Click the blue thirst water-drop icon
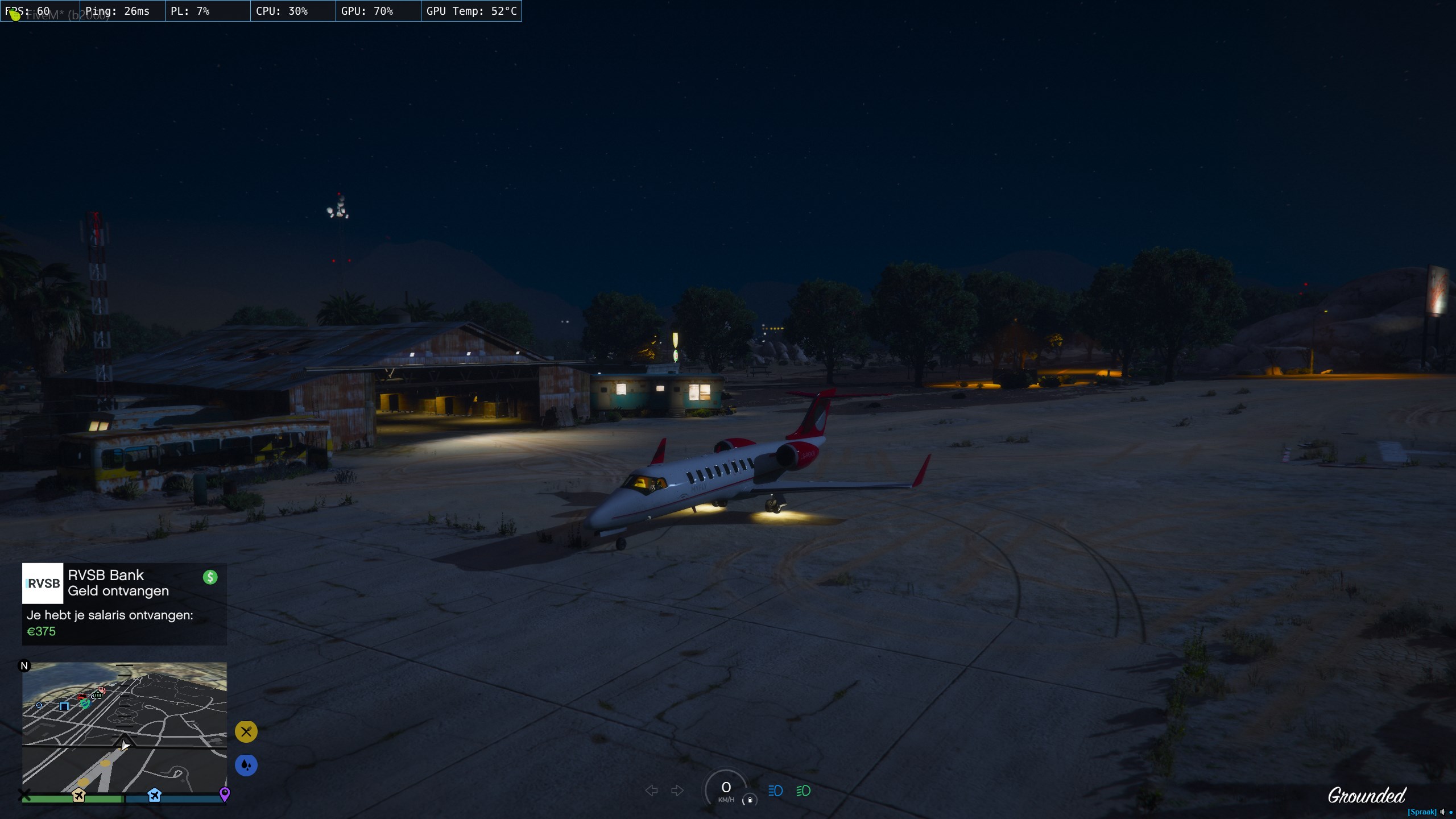This screenshot has height=819, width=1456. (246, 765)
